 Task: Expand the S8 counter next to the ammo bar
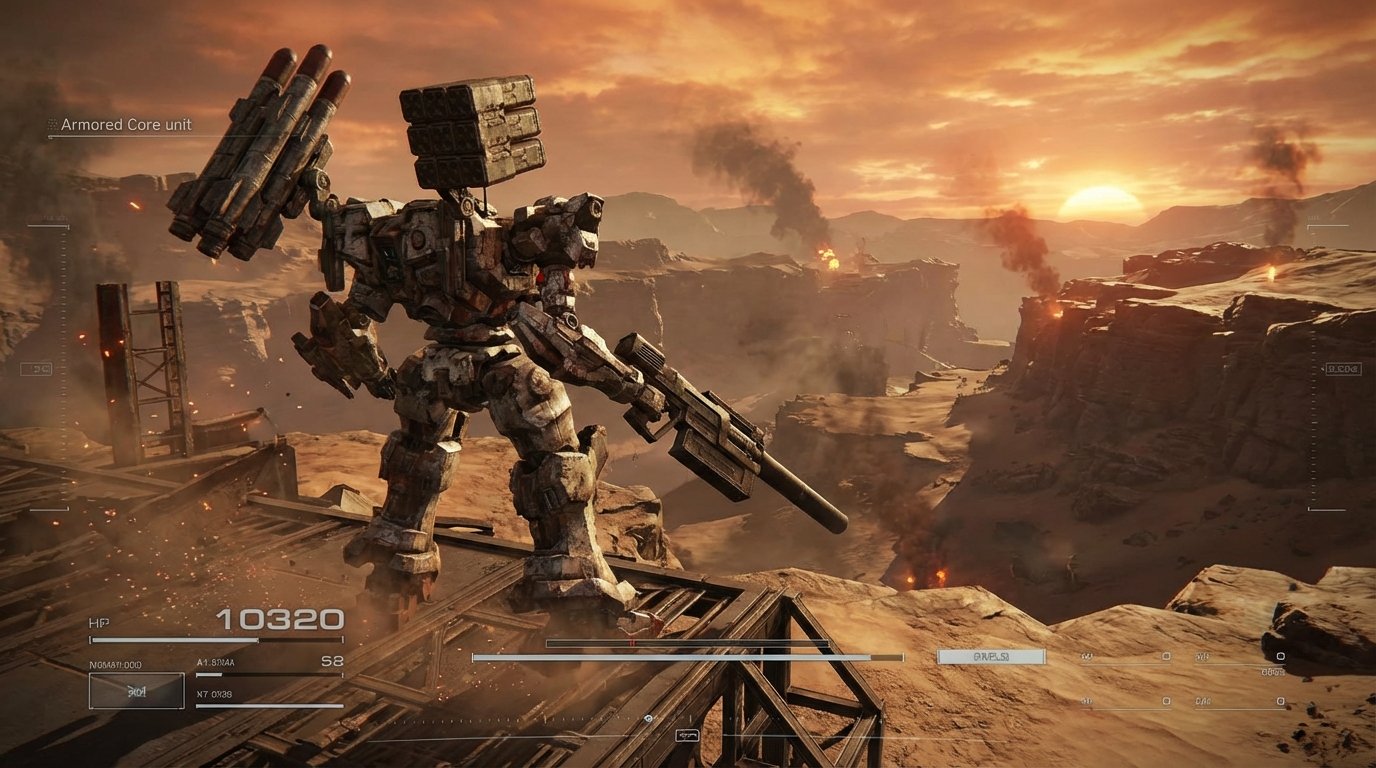[x=333, y=661]
